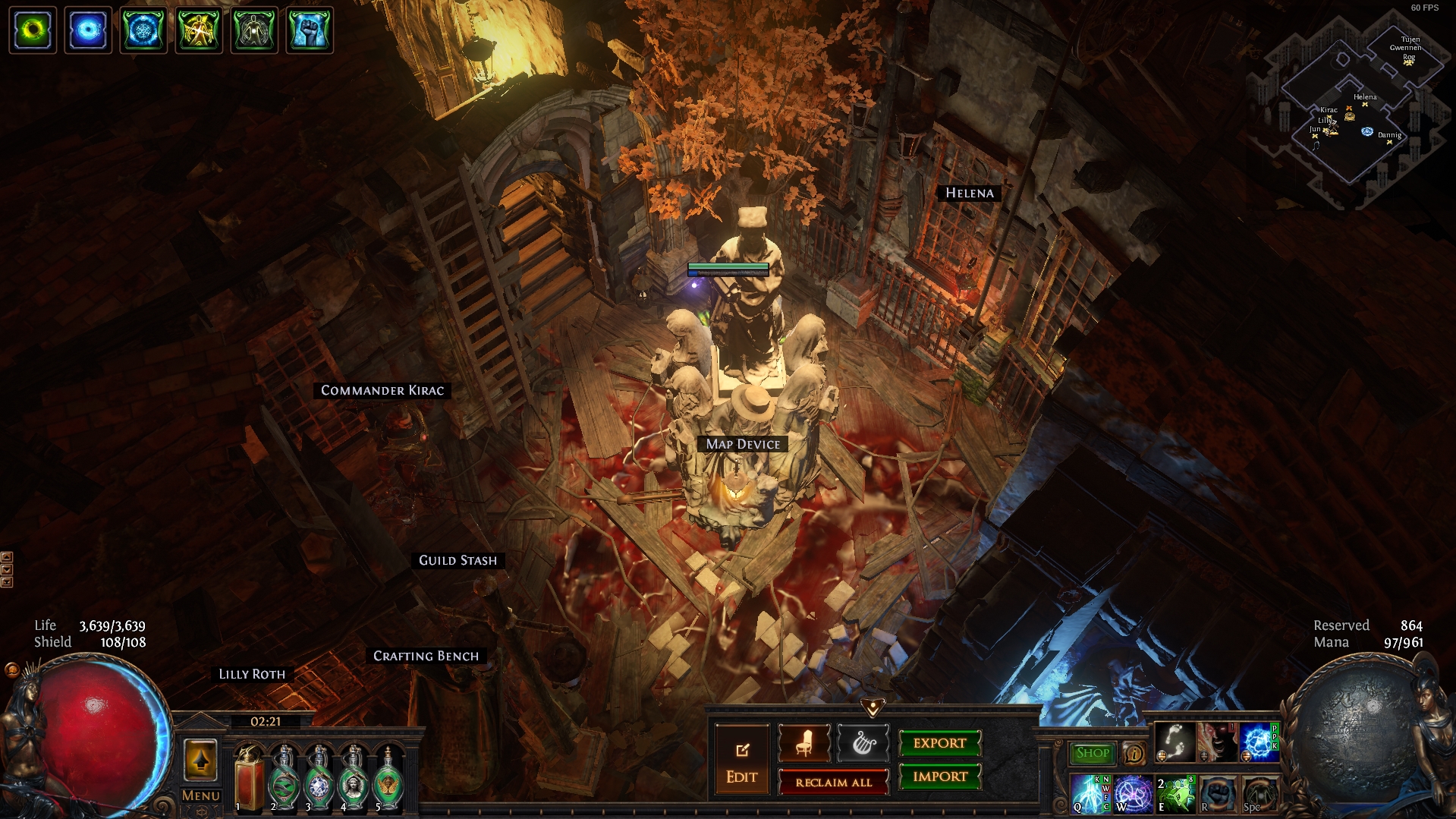Open the Menu button
1456x819 pixels.
201,795
